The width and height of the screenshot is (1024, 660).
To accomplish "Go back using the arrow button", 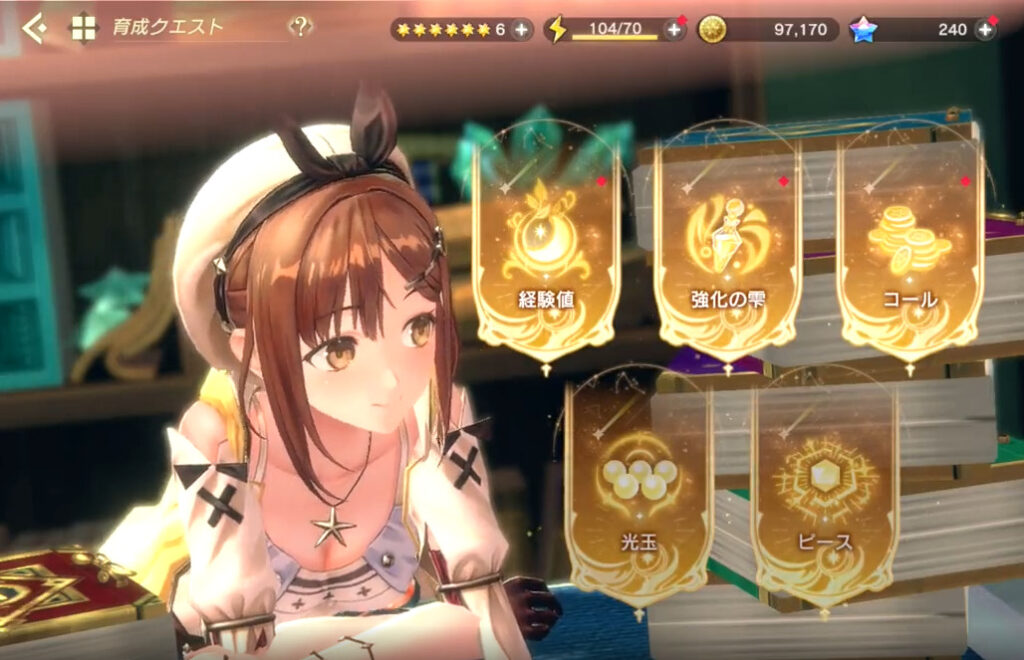I will [x=34, y=28].
